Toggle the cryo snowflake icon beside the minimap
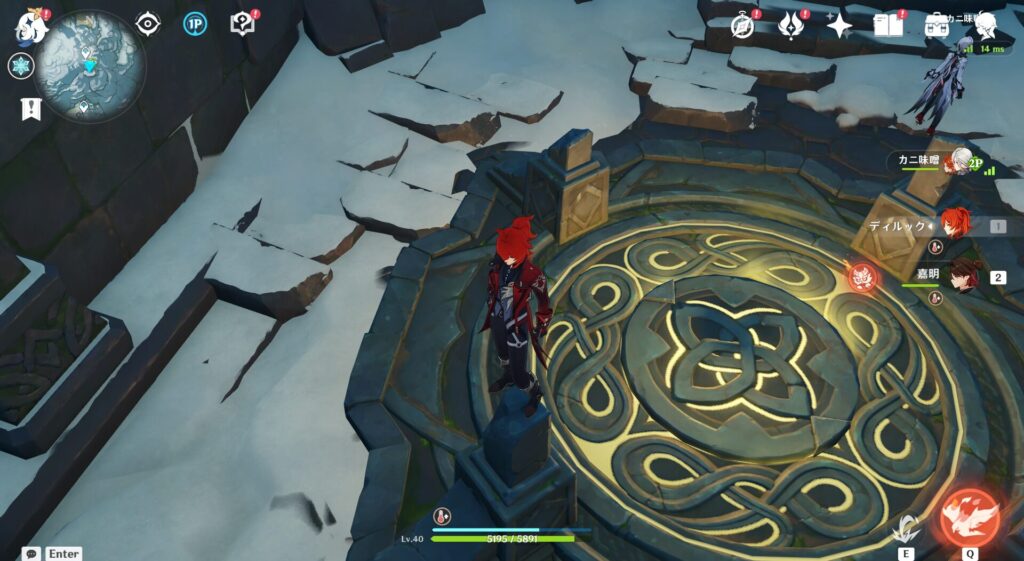The height and width of the screenshot is (561, 1024). (x=21, y=67)
